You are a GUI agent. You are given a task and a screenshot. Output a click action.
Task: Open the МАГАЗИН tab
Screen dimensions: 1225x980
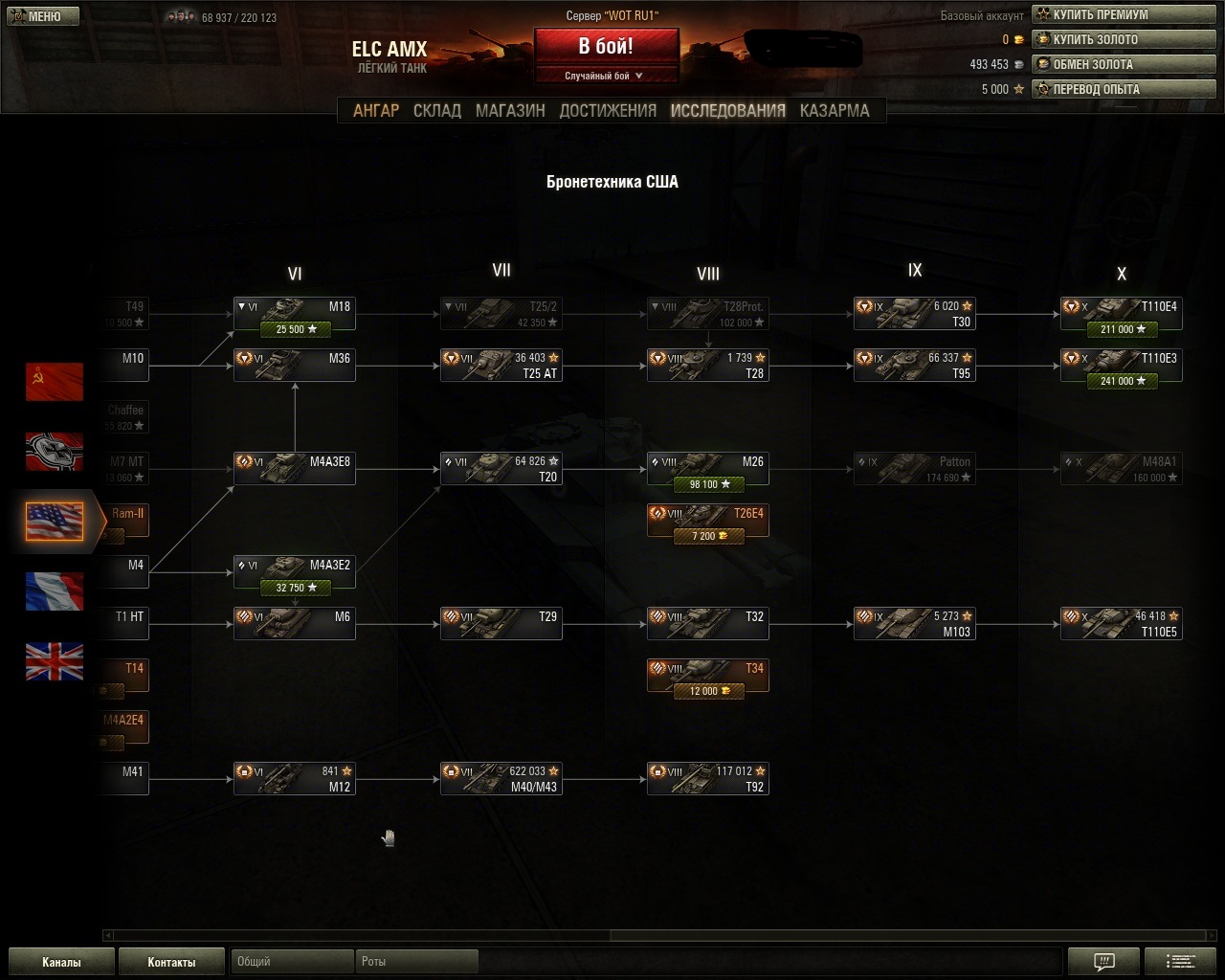pos(510,110)
